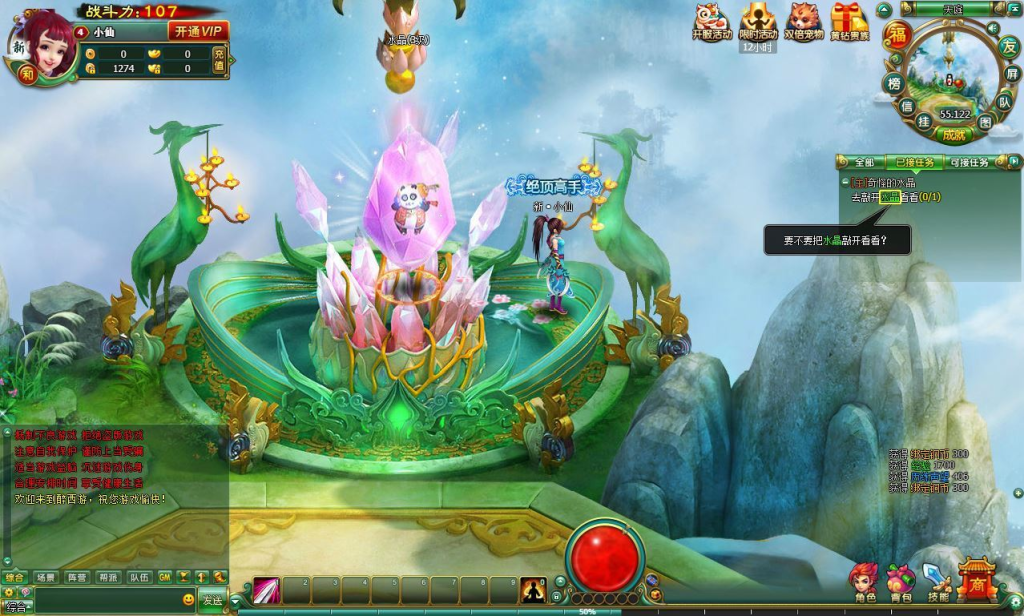
Task: Click the 开通VIP button
Action: pos(198,31)
